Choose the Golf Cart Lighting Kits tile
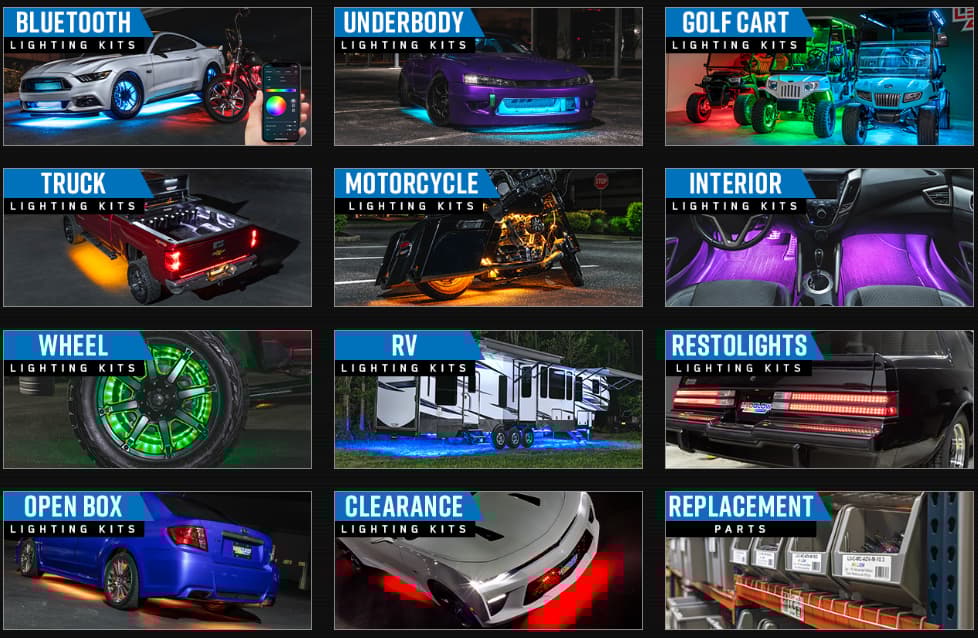Viewport: 978px width, 638px height. pos(819,77)
